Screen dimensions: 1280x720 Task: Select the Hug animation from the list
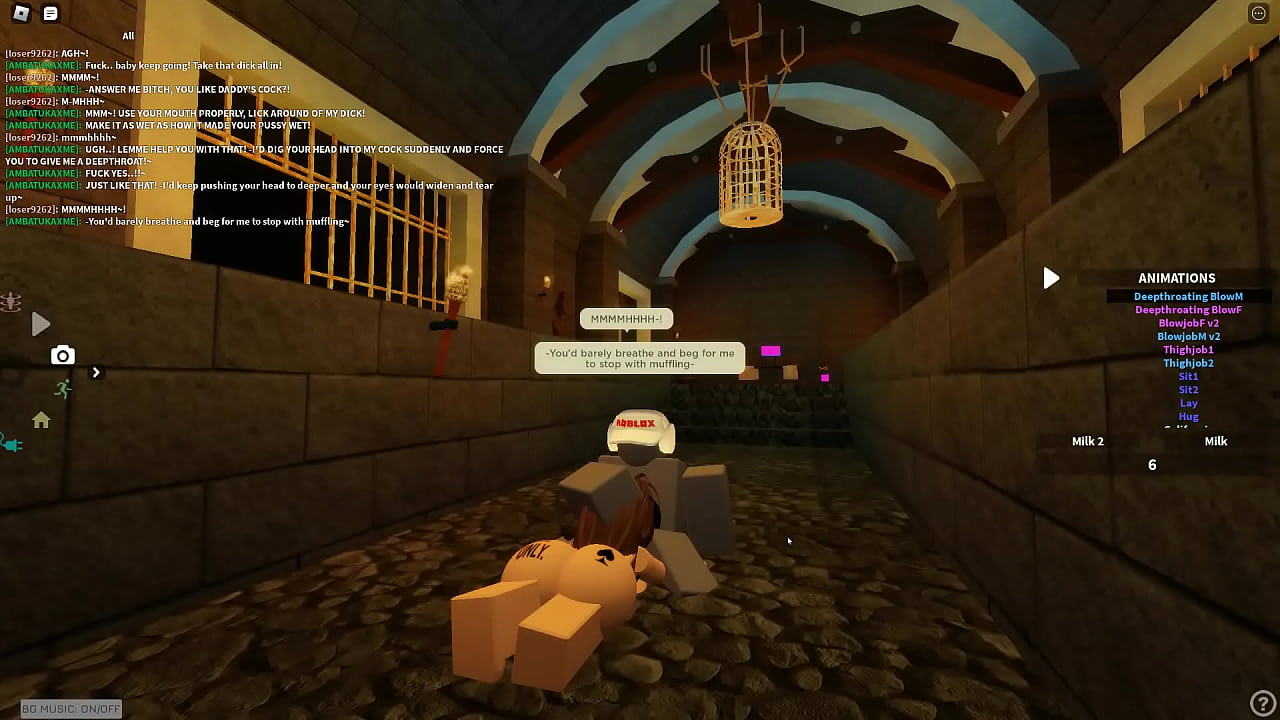pyautogui.click(x=1188, y=416)
